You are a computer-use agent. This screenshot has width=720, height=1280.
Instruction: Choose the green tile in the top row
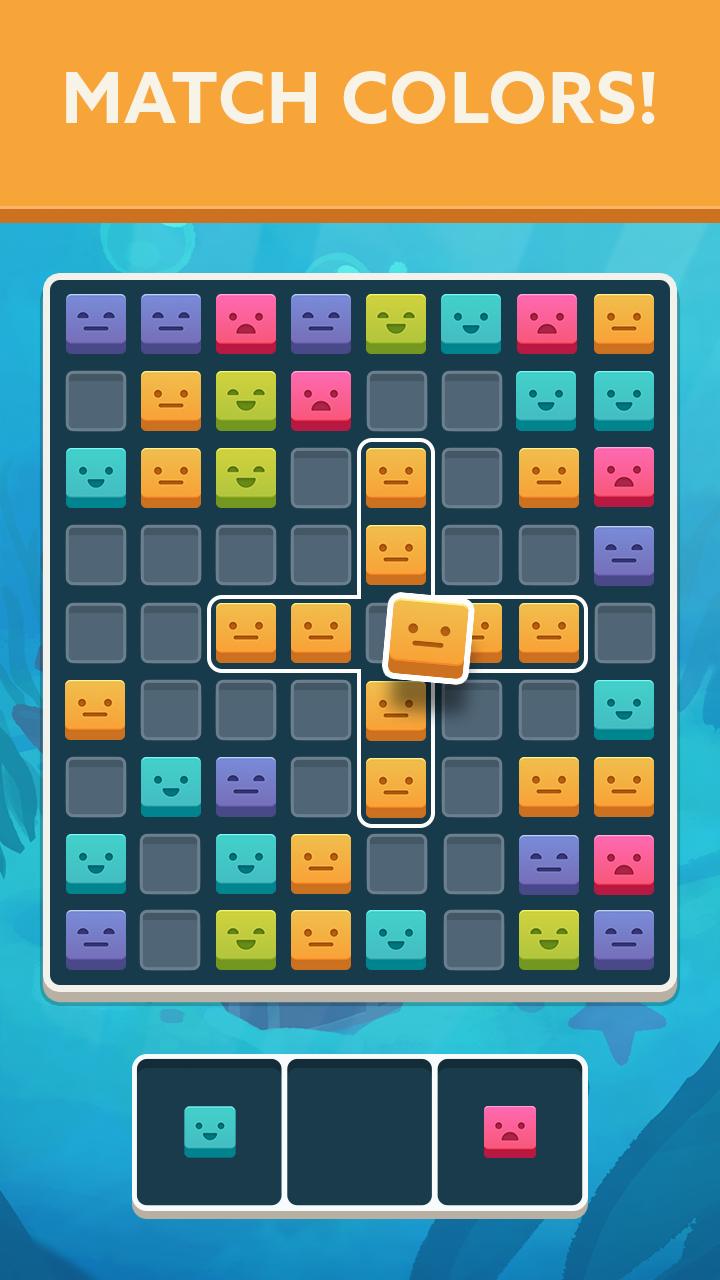pos(396,322)
